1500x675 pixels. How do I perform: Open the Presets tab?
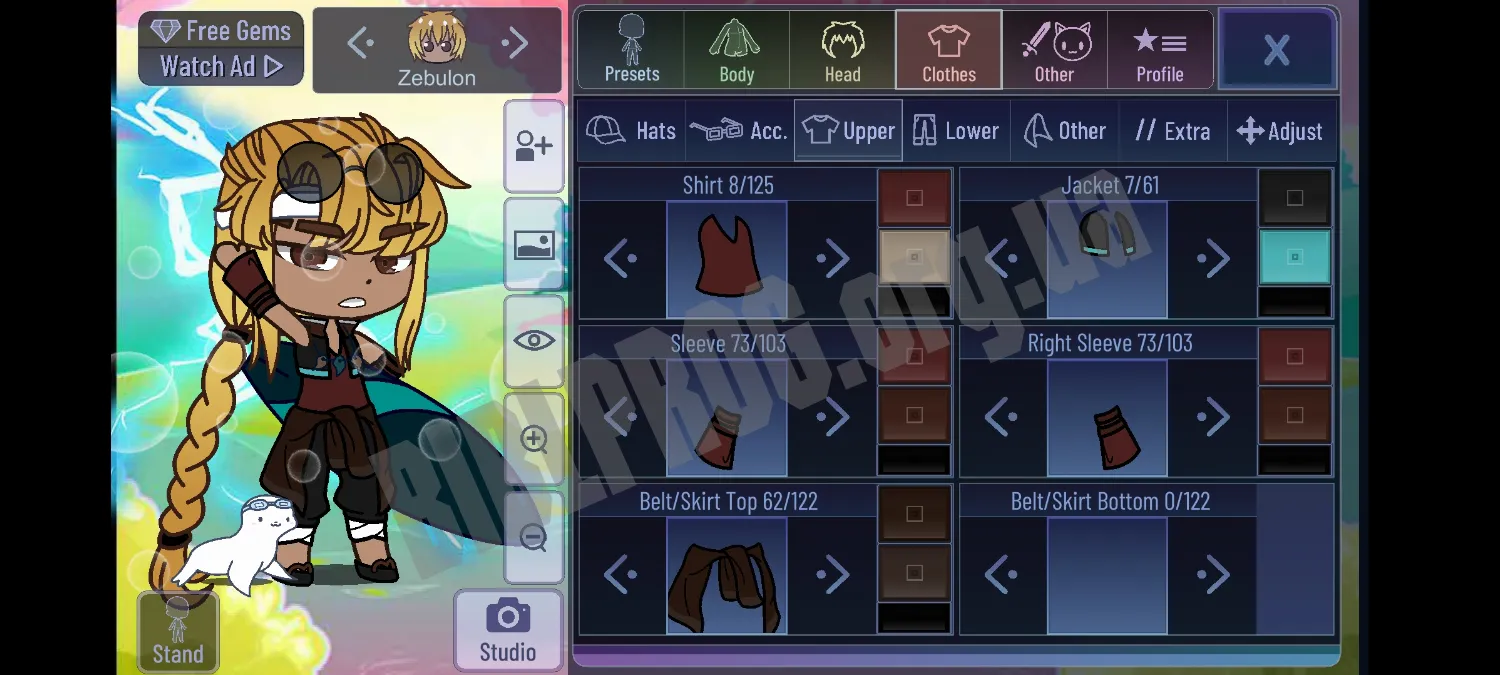click(631, 49)
